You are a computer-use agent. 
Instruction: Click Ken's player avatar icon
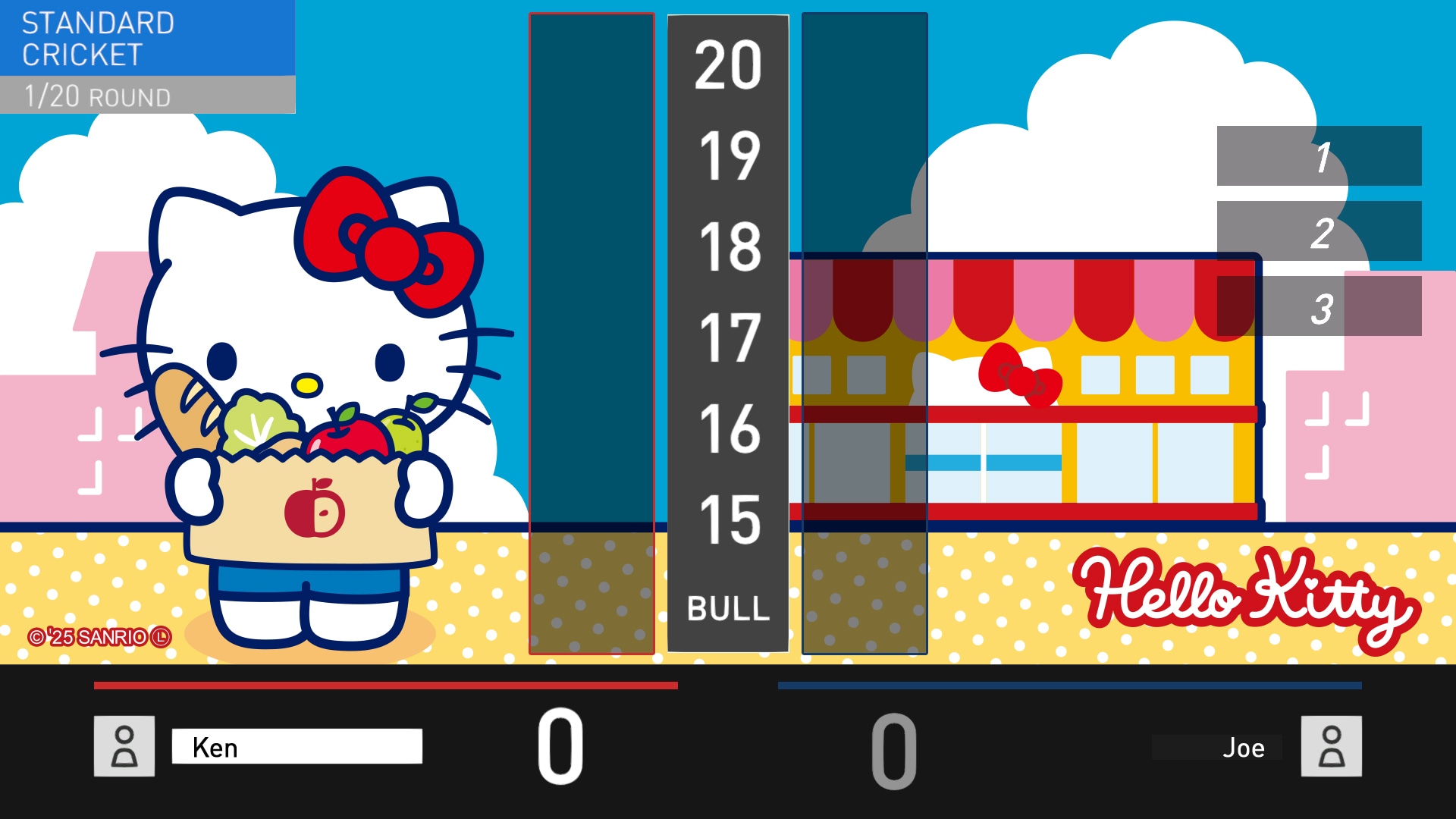coord(124,746)
